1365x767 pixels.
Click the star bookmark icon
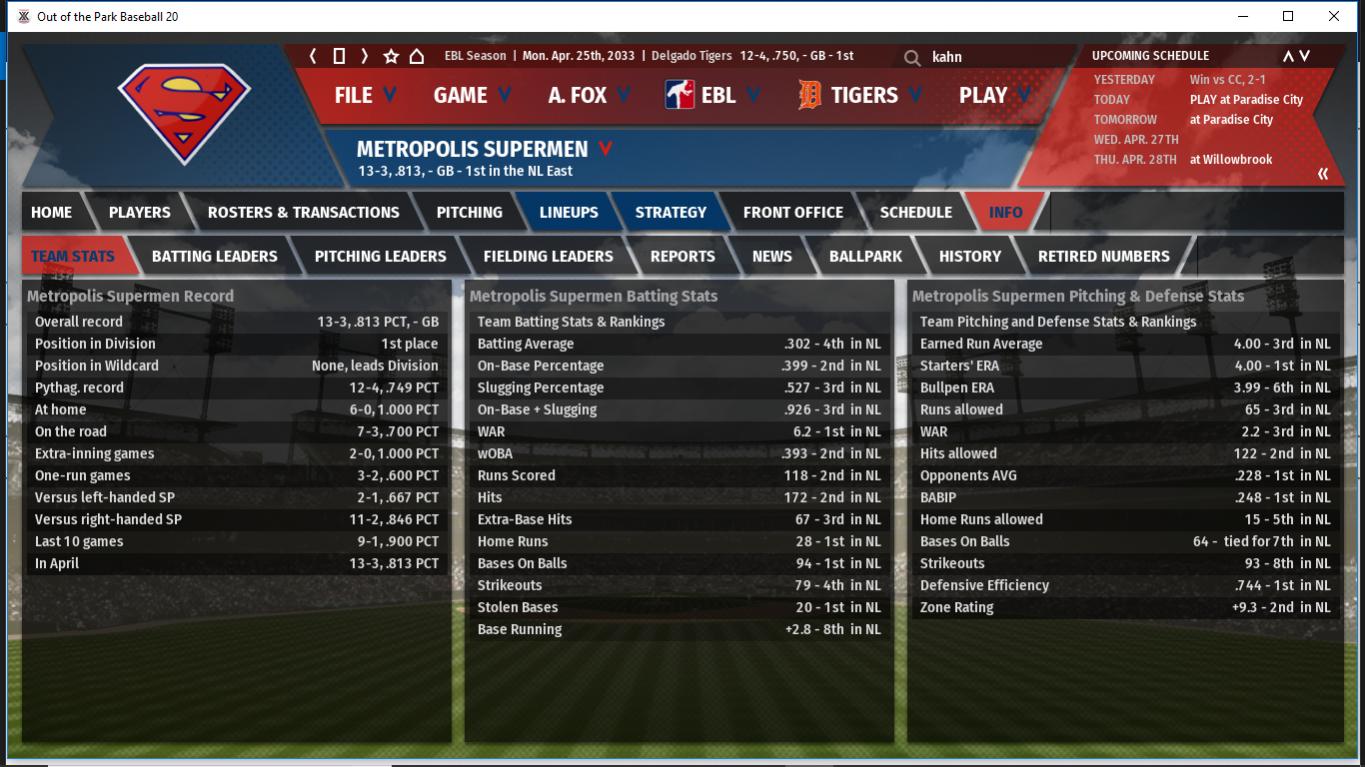391,56
